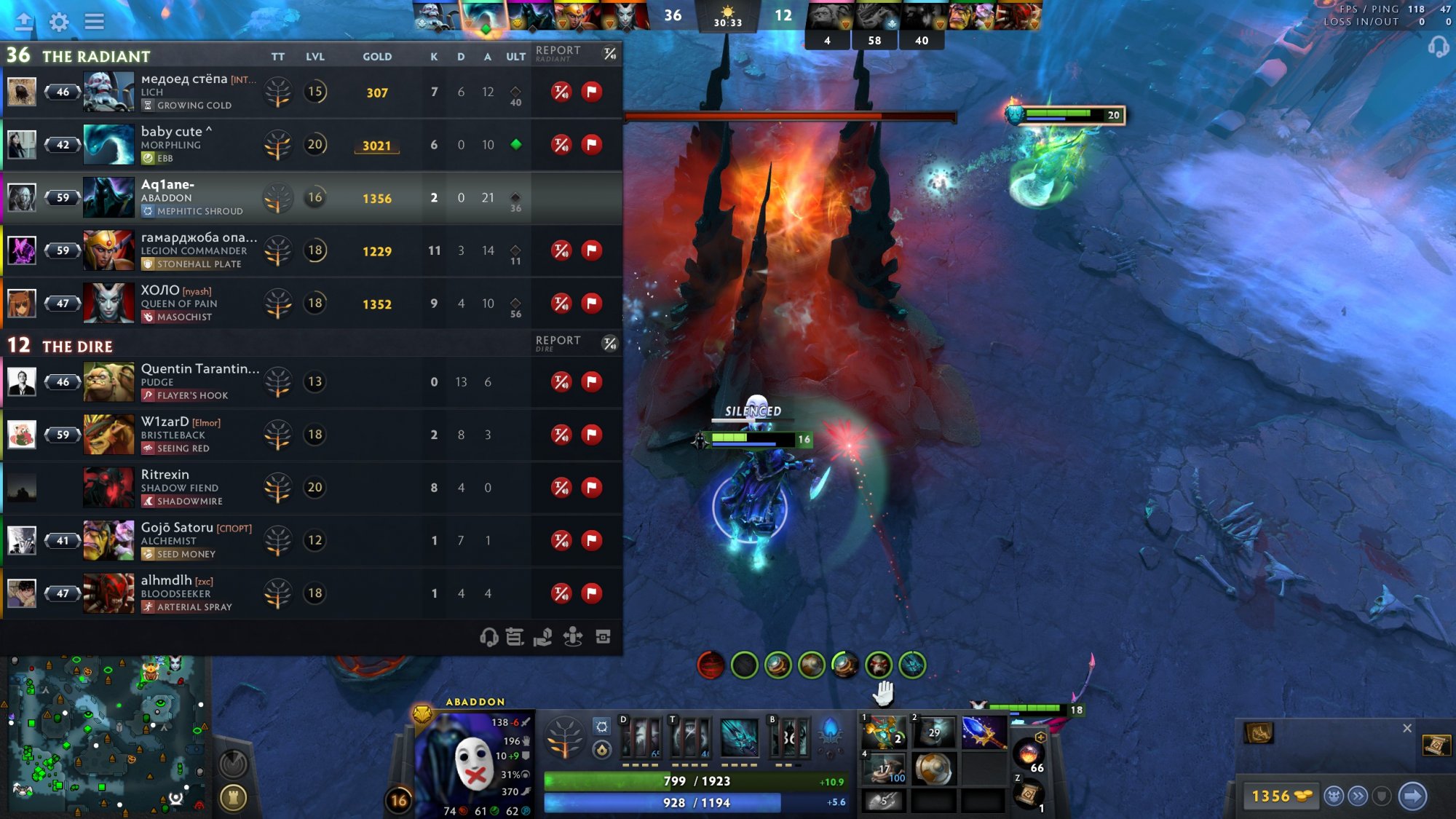Use the blue Aghanim's Scepter item
1456x819 pixels.
pos(984,732)
